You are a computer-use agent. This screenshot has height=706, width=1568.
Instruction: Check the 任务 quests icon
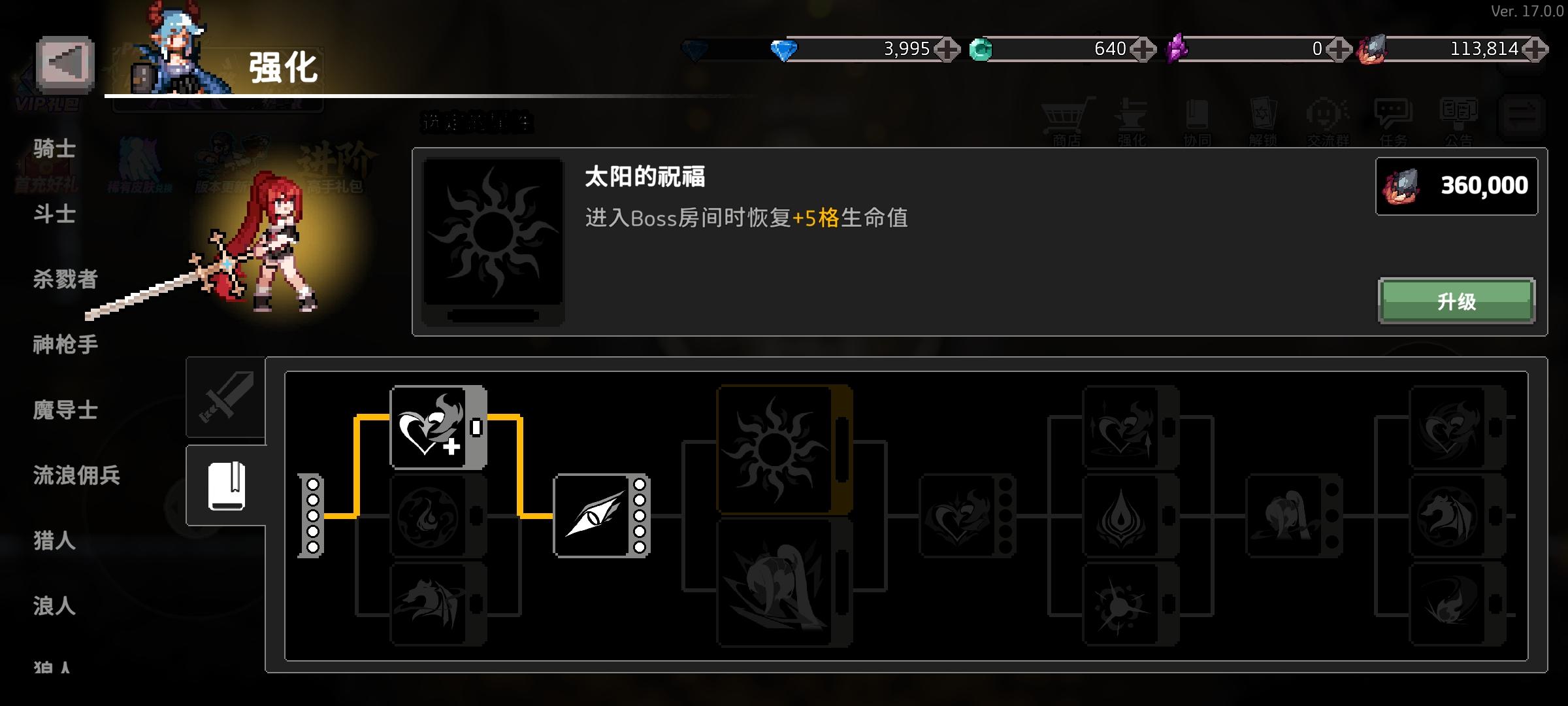[x=1394, y=118]
